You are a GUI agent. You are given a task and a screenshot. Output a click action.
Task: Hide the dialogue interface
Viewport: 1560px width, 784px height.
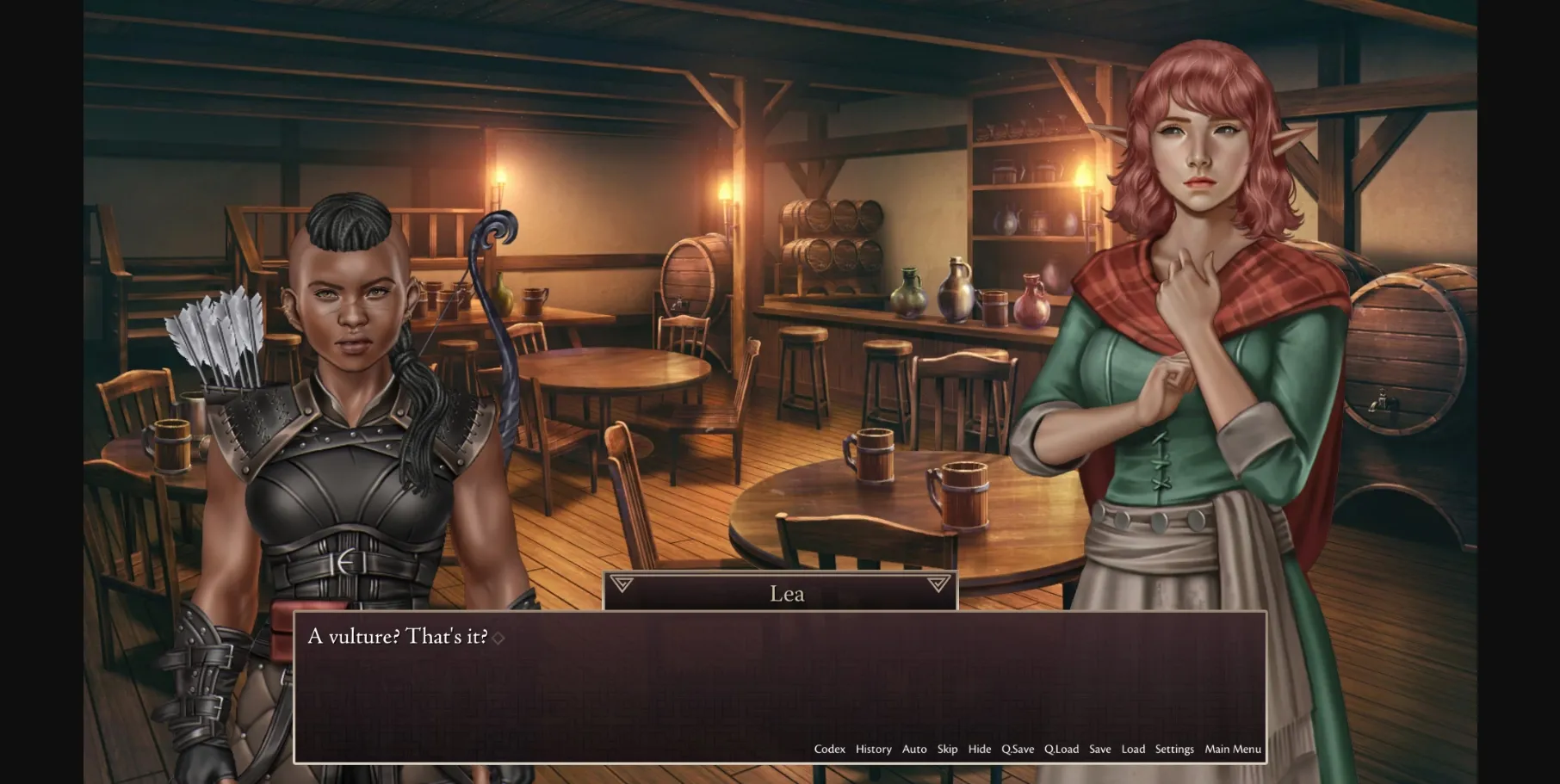point(980,750)
